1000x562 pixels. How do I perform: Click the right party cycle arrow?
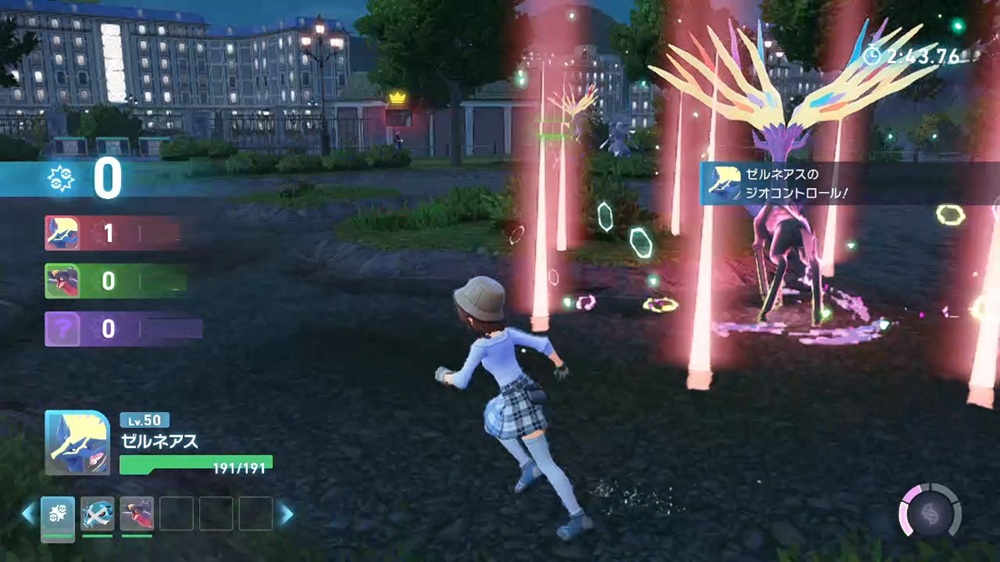(x=286, y=514)
